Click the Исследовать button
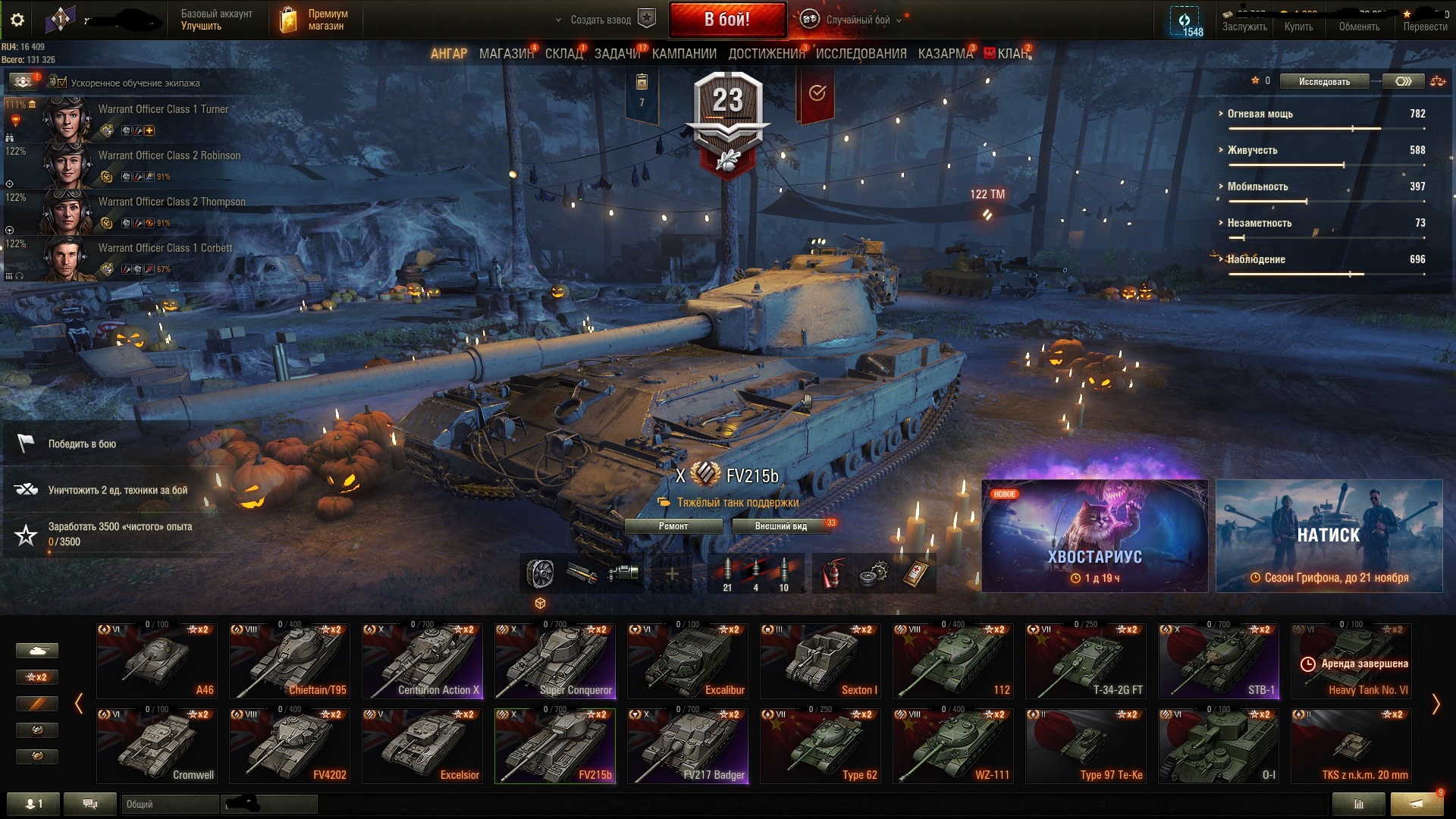The width and height of the screenshot is (1456, 819). pos(1324,82)
